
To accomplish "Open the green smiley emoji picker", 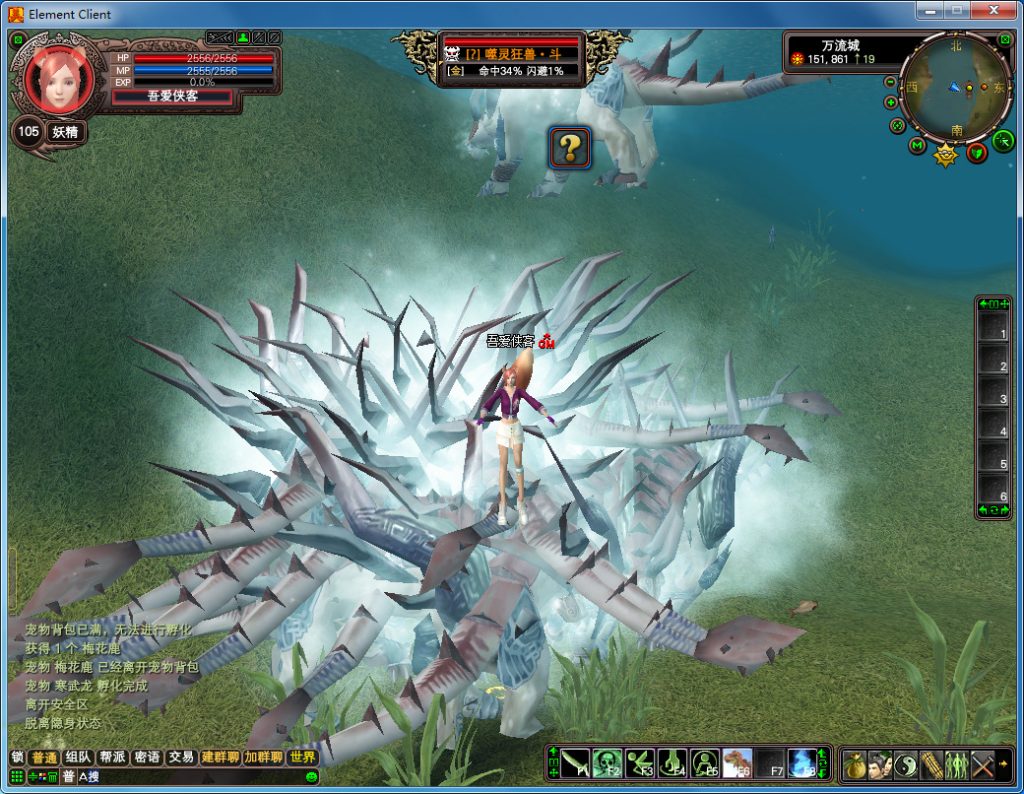I will 312,777.
